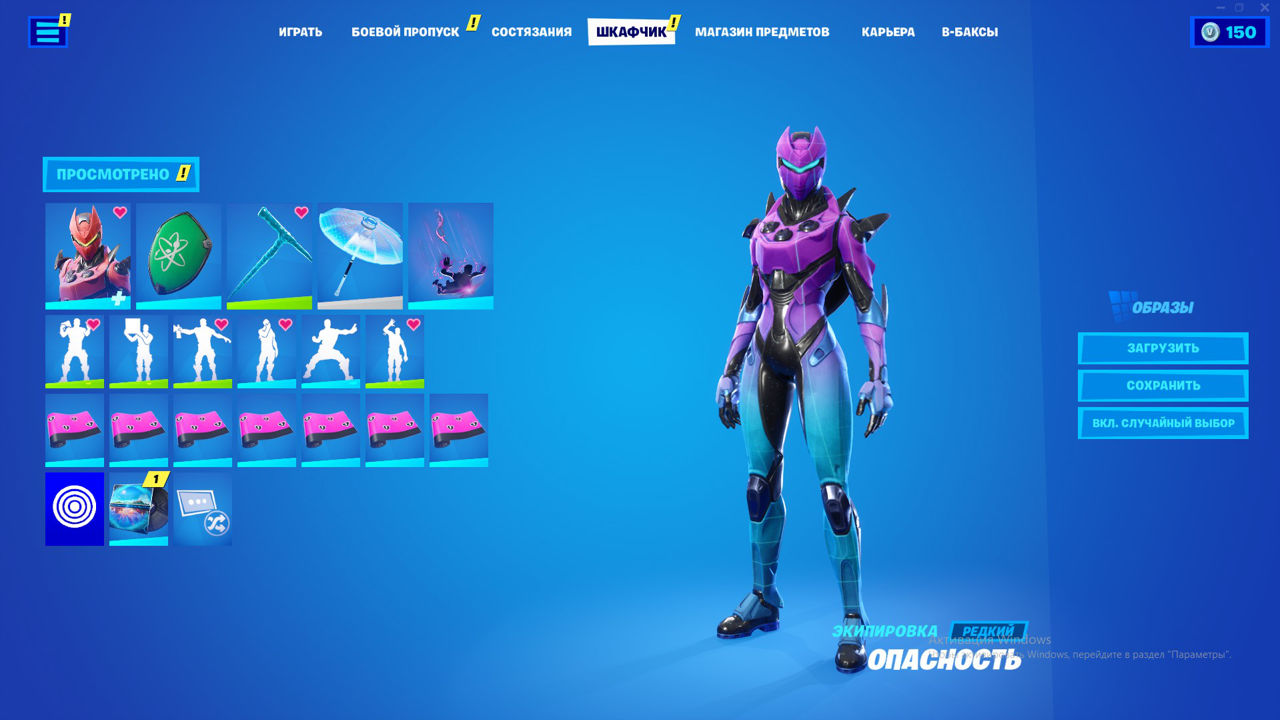Unfavorite the red outfit by clicking its heart
This screenshot has width=1280, height=720.
click(122, 212)
